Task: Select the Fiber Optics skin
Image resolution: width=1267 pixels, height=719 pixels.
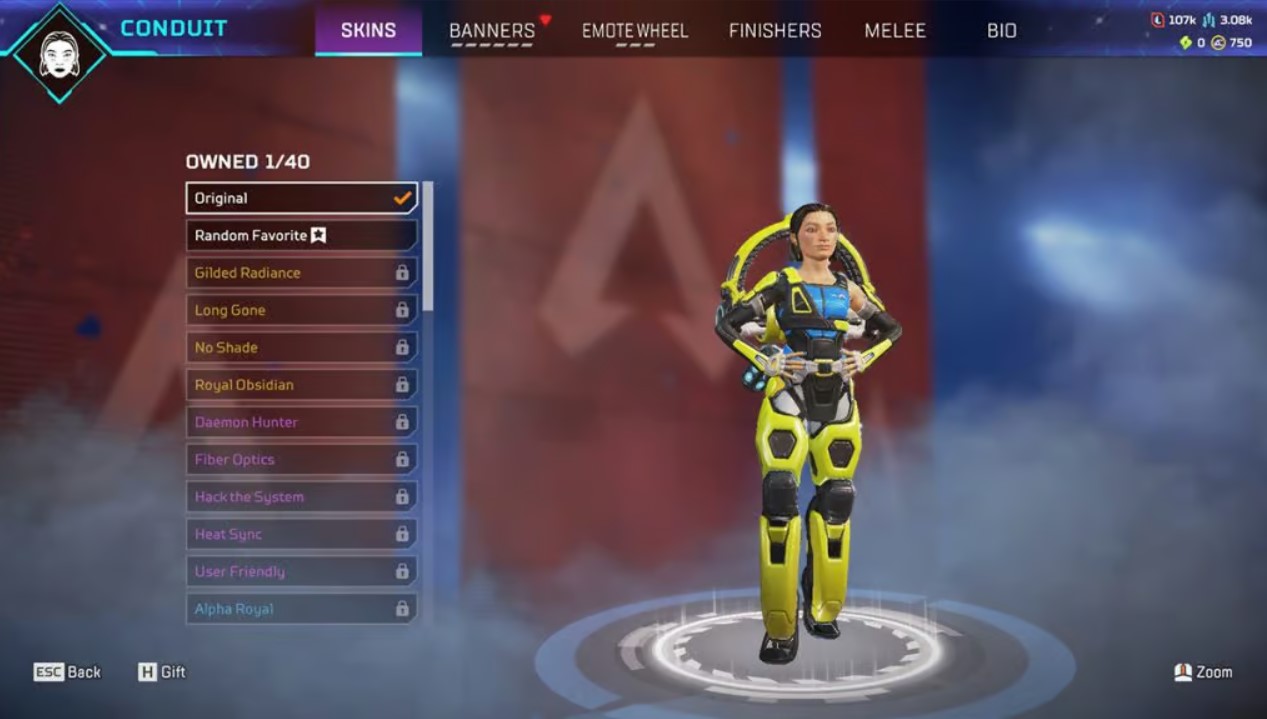Action: (301, 460)
